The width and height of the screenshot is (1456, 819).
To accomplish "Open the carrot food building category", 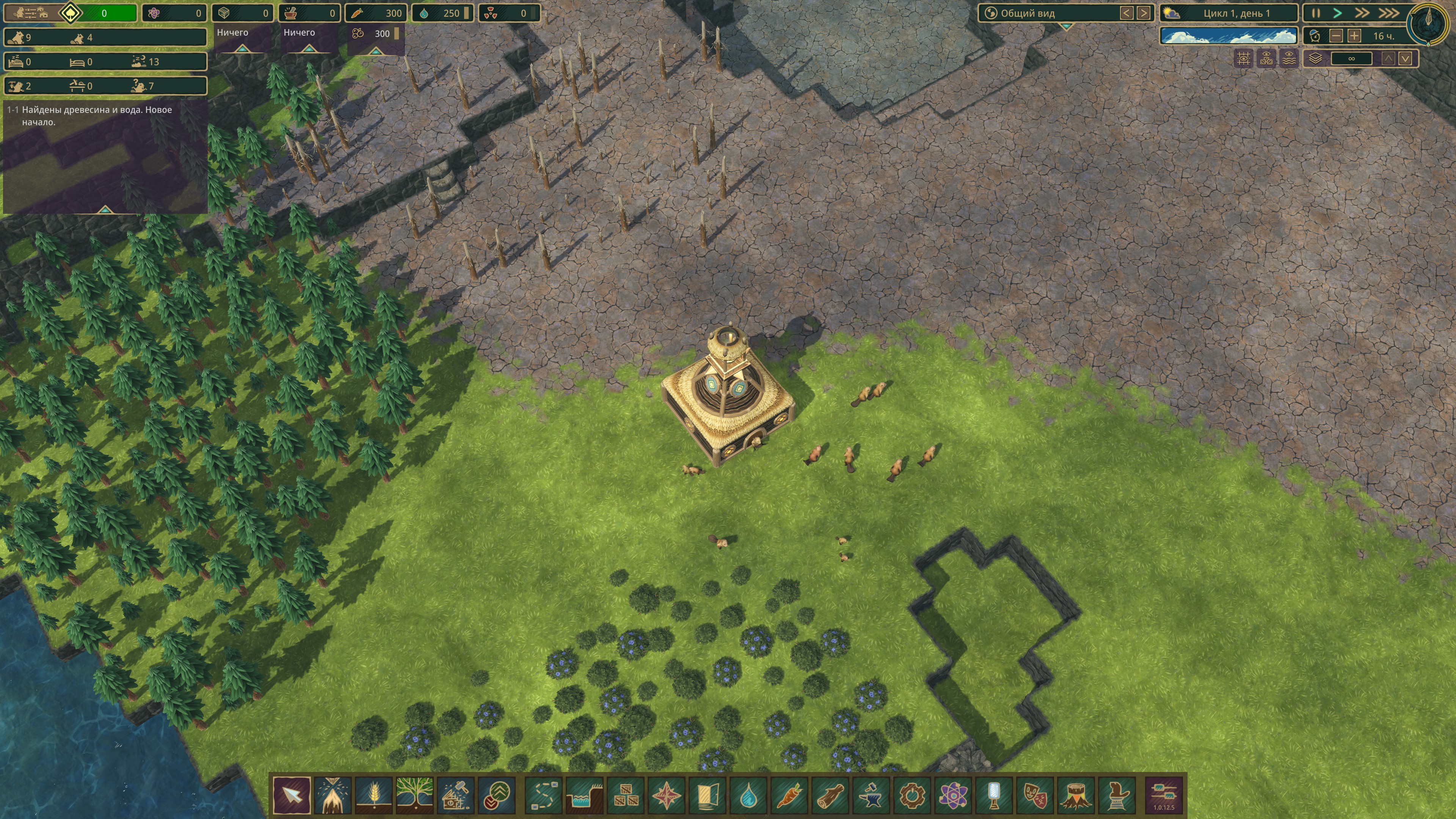I will point(789,795).
